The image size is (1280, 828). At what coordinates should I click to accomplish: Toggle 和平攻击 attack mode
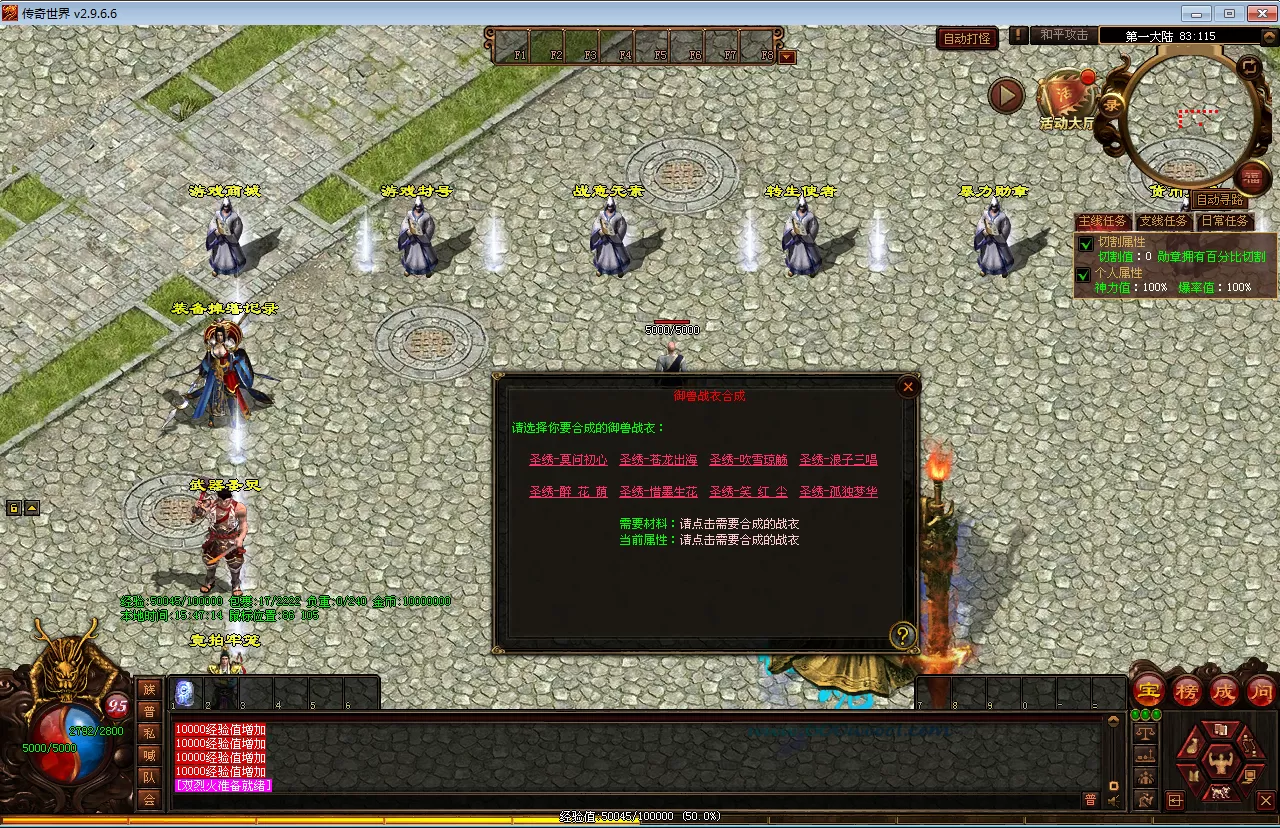[1063, 35]
